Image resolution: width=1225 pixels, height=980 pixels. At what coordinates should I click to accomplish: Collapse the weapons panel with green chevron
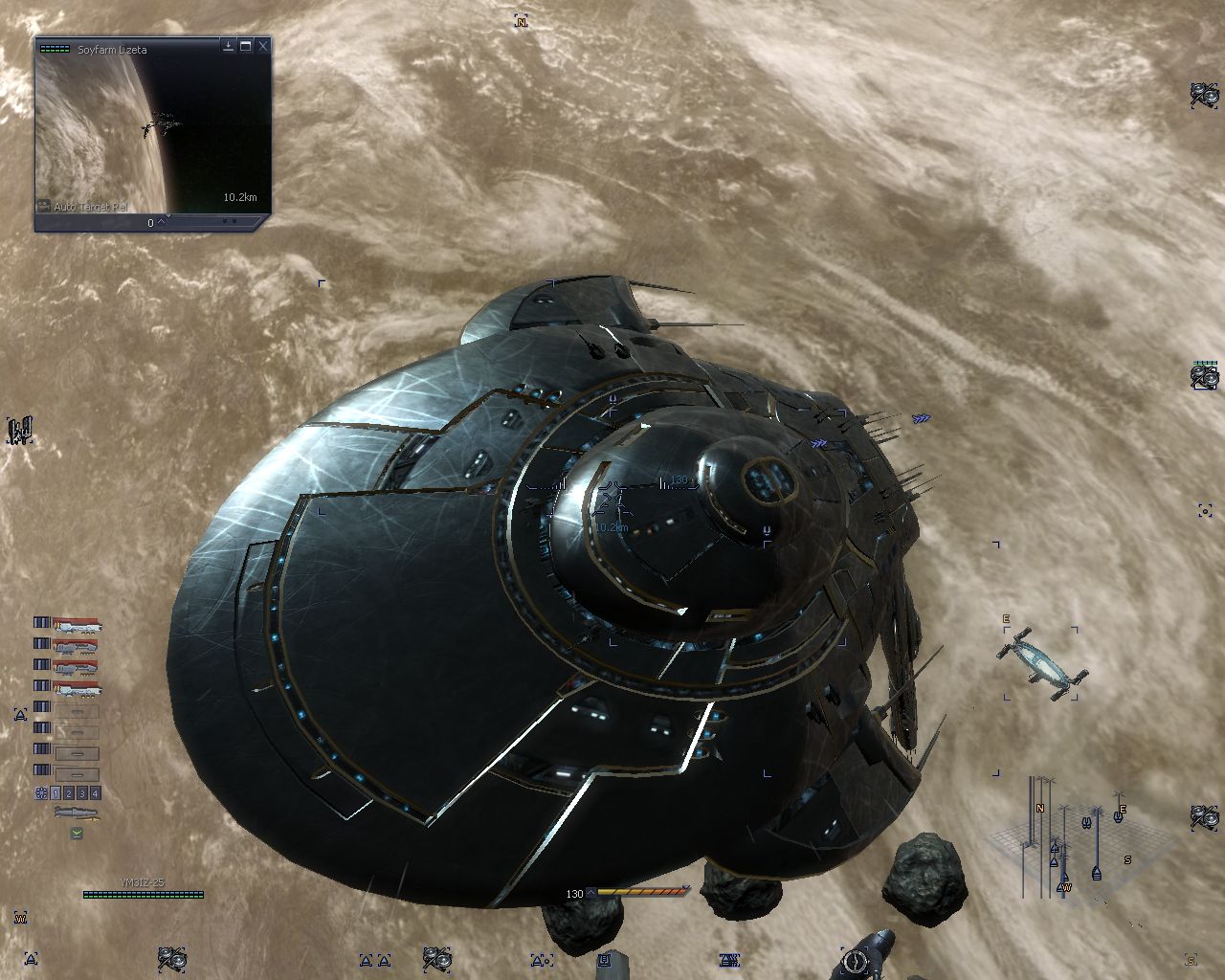pos(76,834)
